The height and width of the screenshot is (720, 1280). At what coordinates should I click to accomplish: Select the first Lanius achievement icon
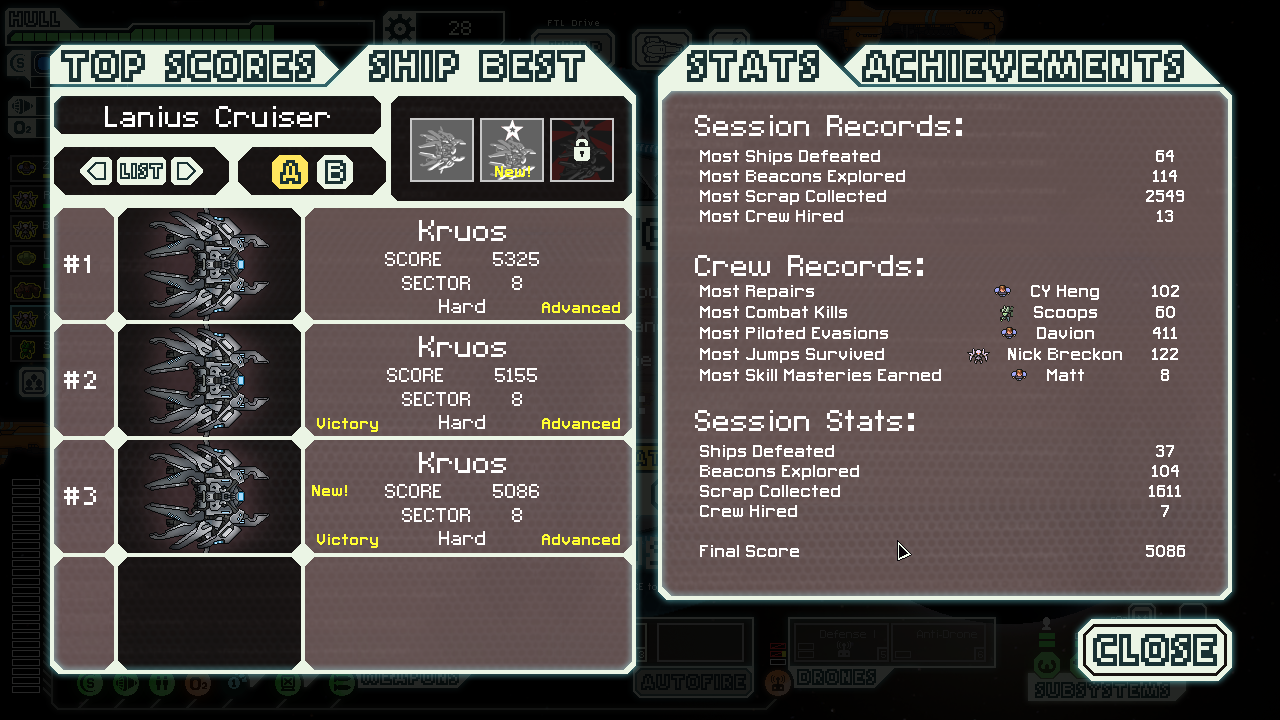(x=442, y=150)
